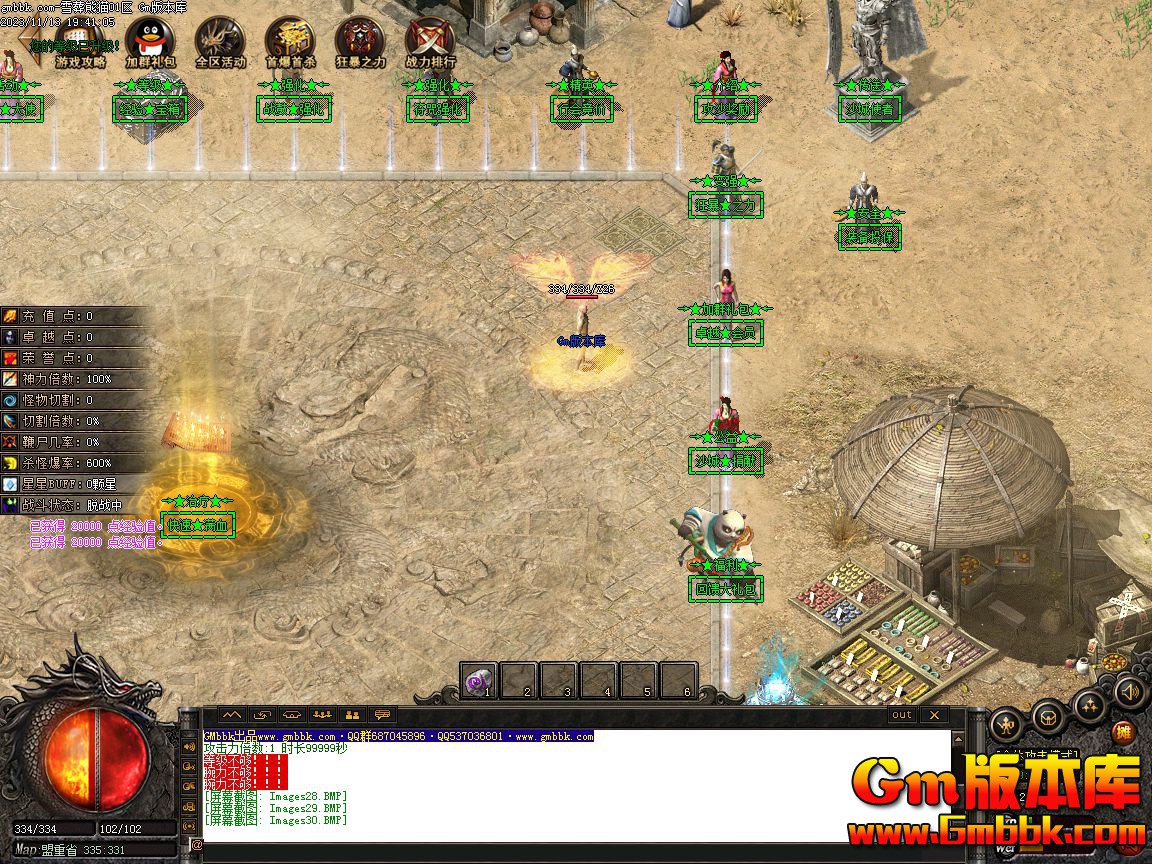Click the red 摊 stall button

(x=1125, y=733)
